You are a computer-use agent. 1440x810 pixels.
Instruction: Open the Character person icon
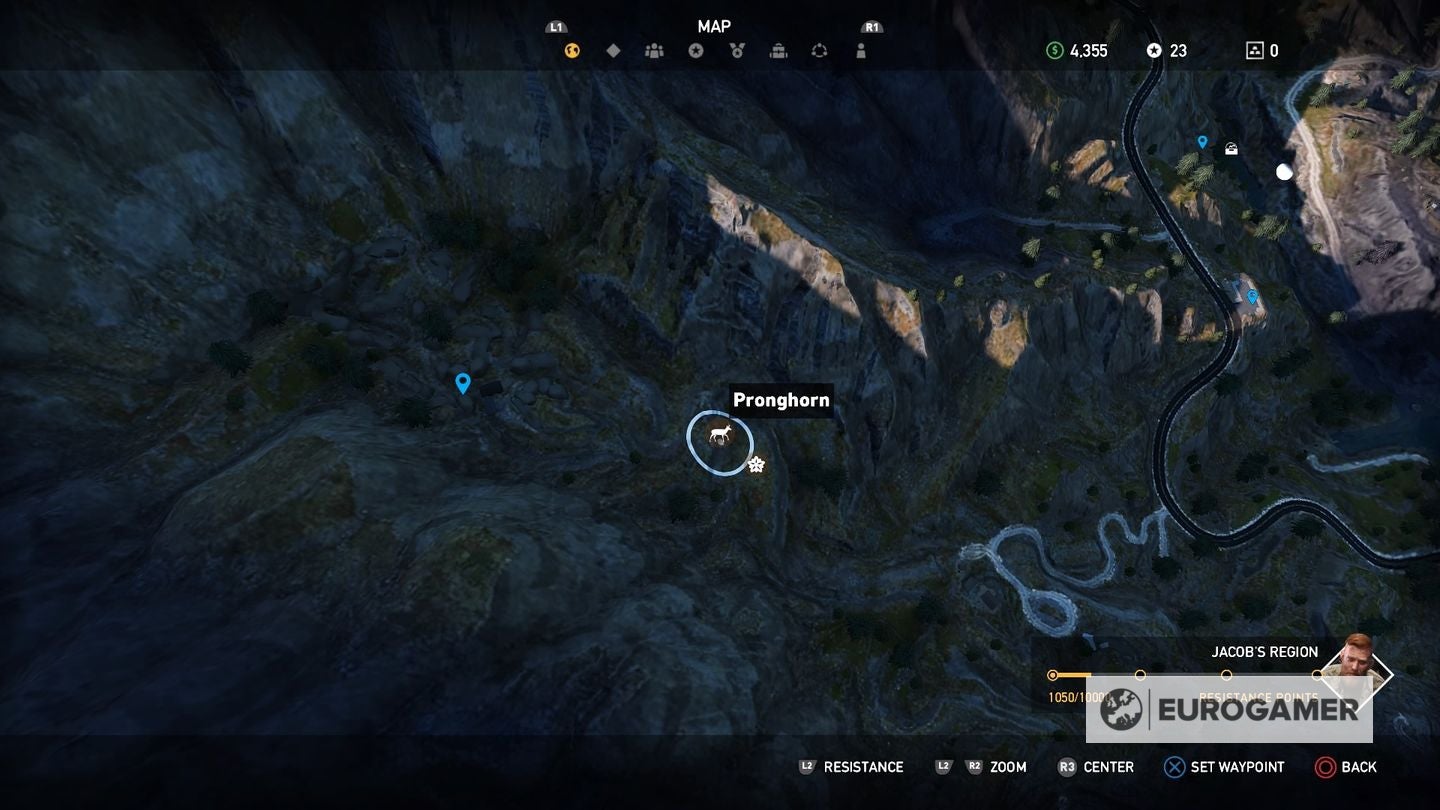[x=861, y=50]
